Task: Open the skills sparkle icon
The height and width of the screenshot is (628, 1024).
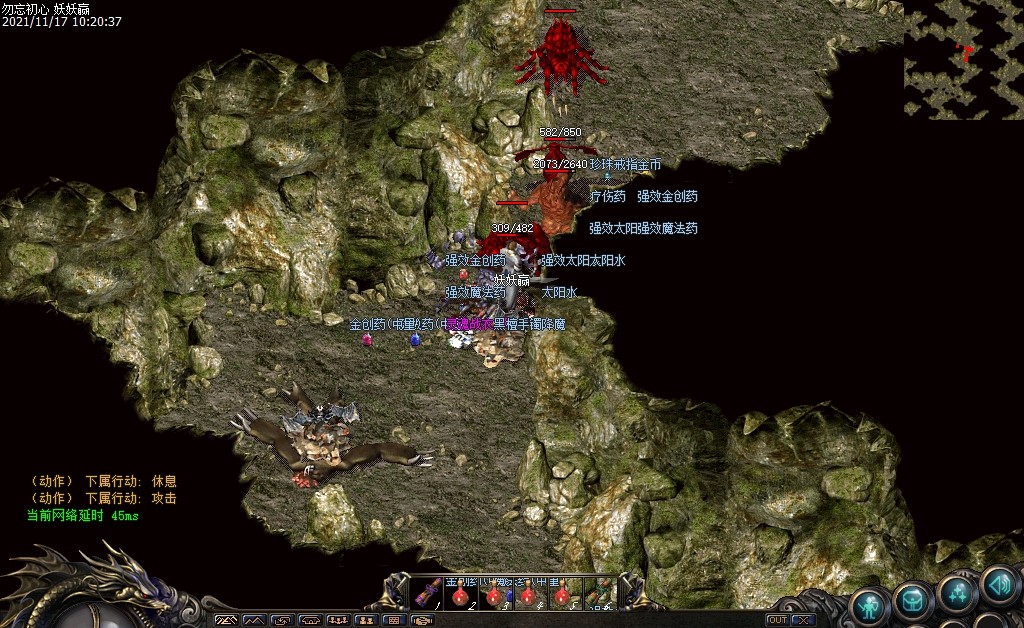Action: point(957,593)
